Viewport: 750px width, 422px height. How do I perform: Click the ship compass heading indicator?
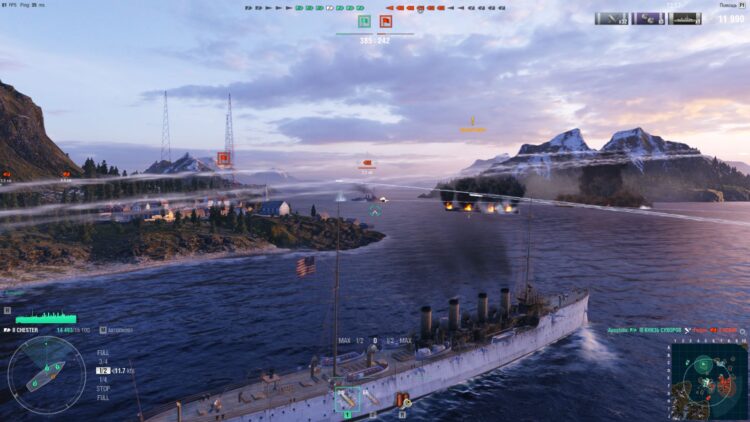46,375
